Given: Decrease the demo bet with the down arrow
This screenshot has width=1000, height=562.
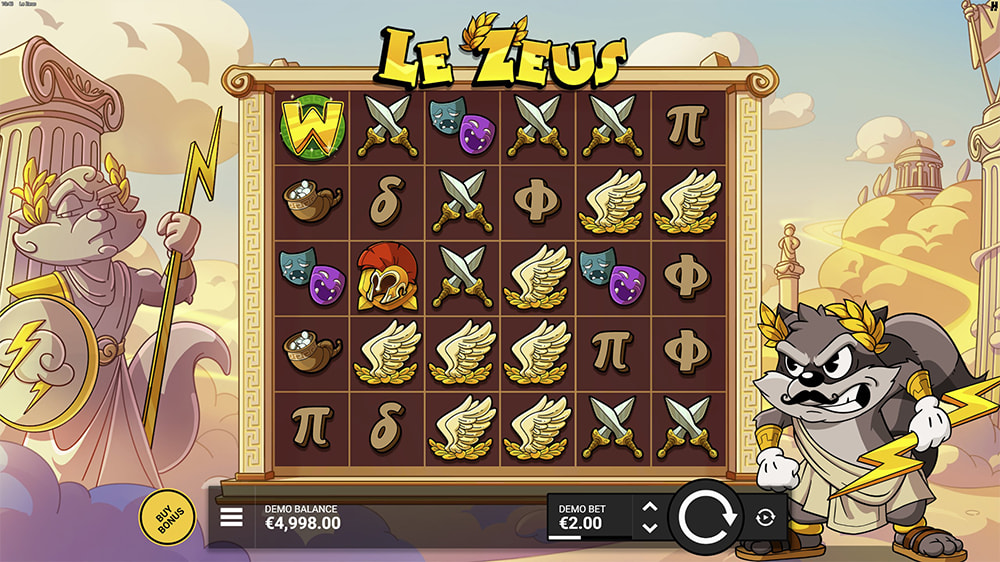Looking at the screenshot, I should [649, 527].
